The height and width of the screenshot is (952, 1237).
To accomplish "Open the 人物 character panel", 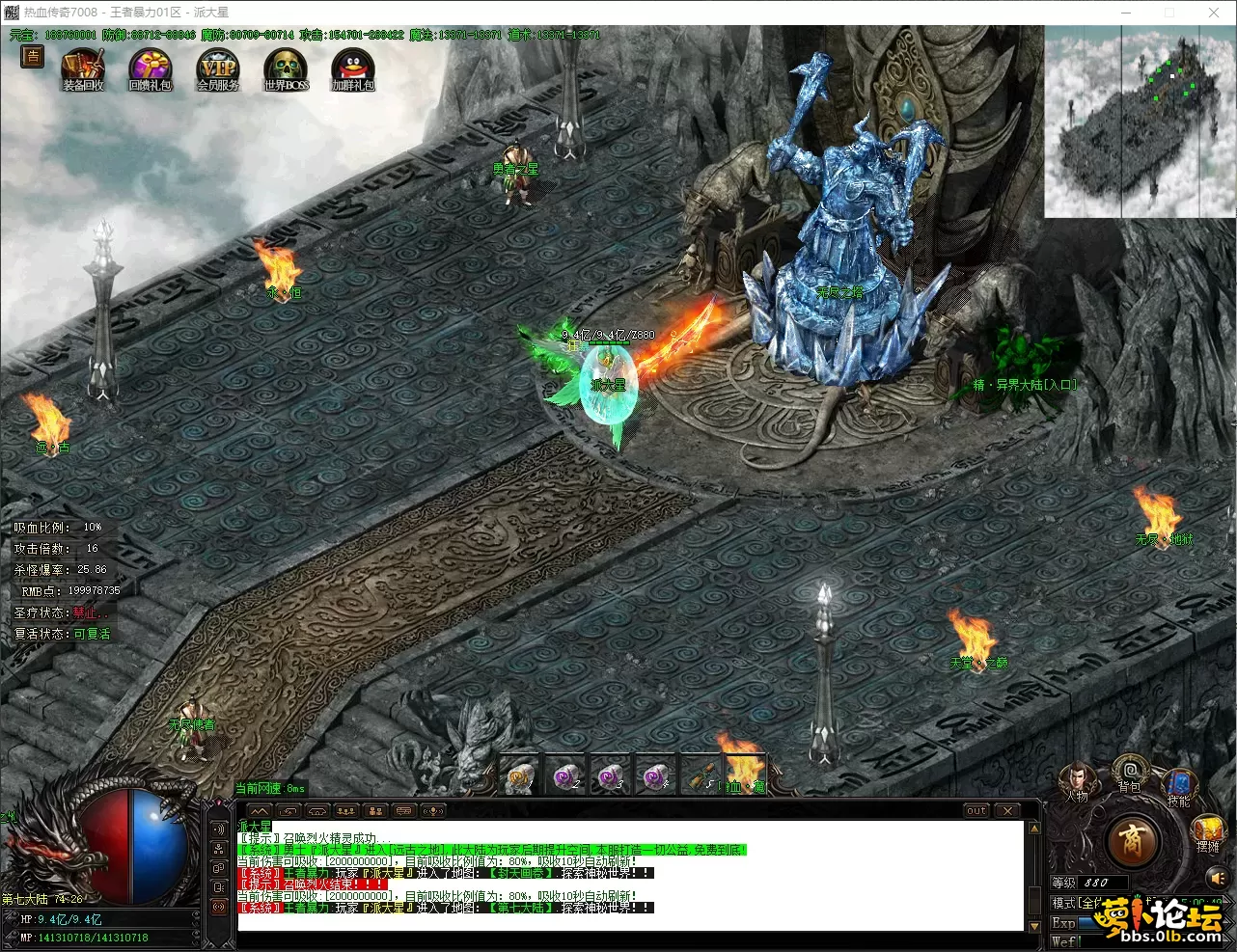I will tap(1076, 779).
